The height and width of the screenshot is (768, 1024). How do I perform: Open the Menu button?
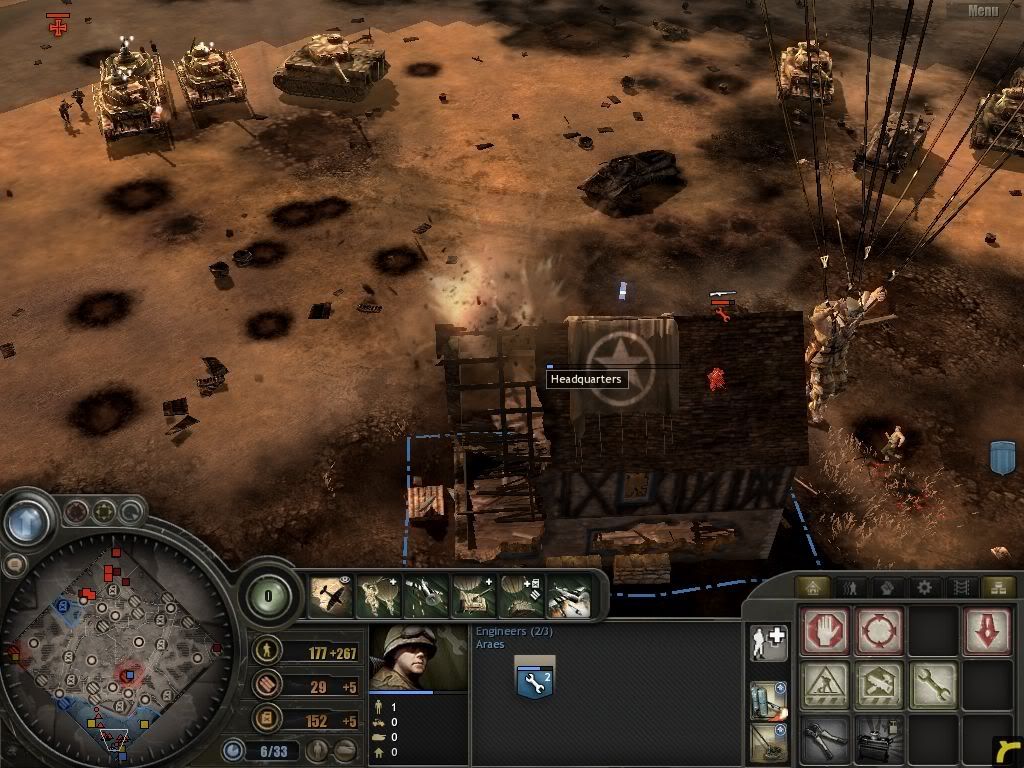coord(983,11)
